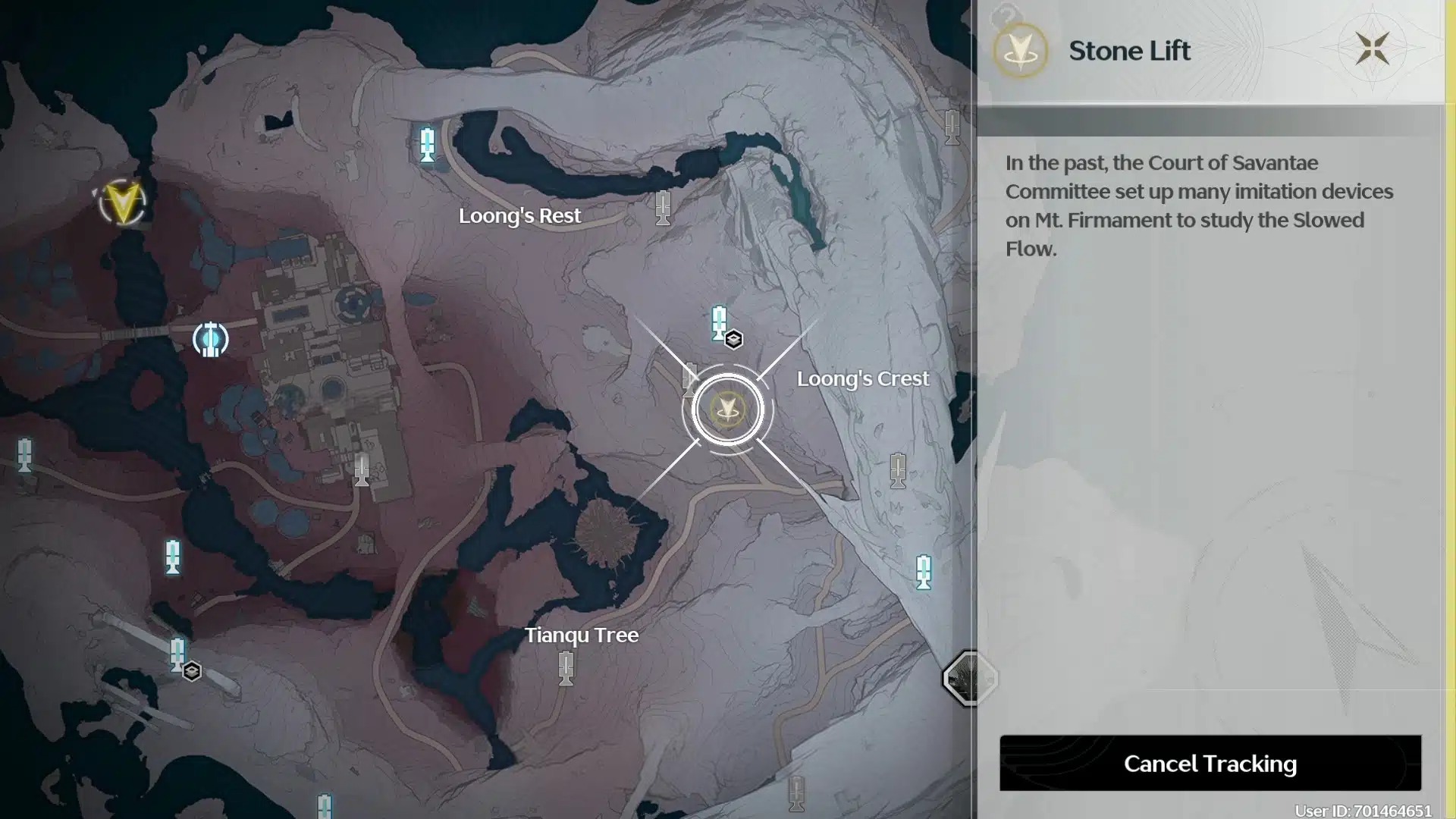Cancel tracking the Stone Lift
This screenshot has width=1456, height=819.
coord(1210,763)
